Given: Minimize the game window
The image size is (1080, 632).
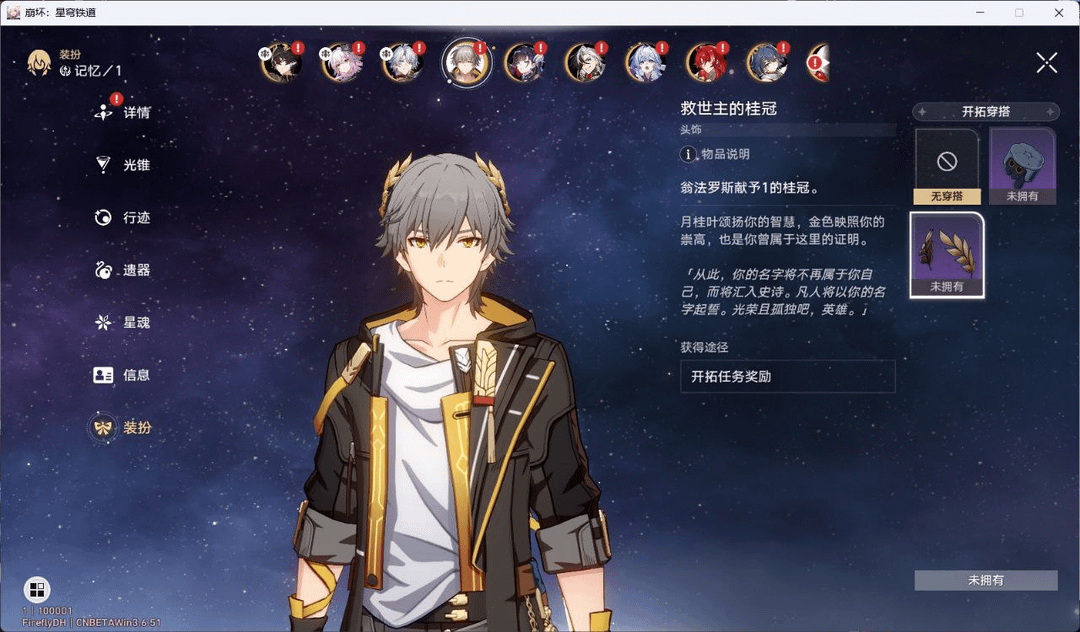Looking at the screenshot, I should pyautogui.click(x=981, y=12).
